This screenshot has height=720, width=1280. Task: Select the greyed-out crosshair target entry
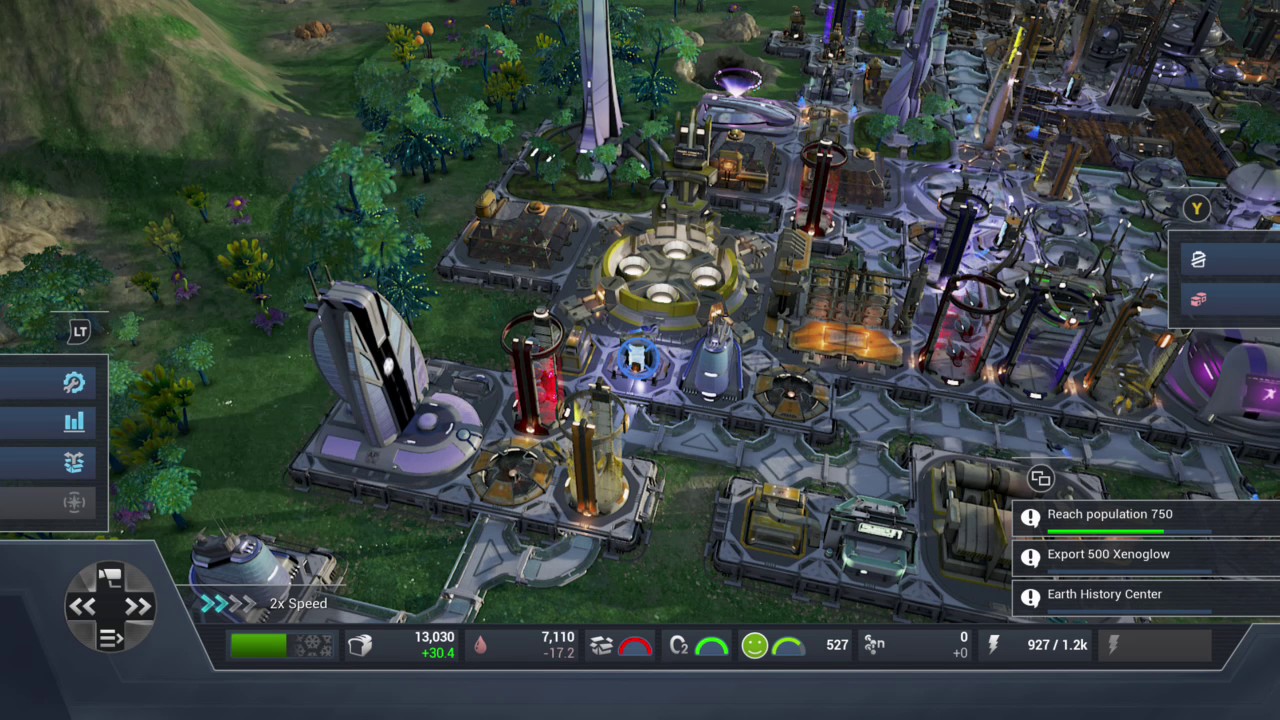click(74, 502)
